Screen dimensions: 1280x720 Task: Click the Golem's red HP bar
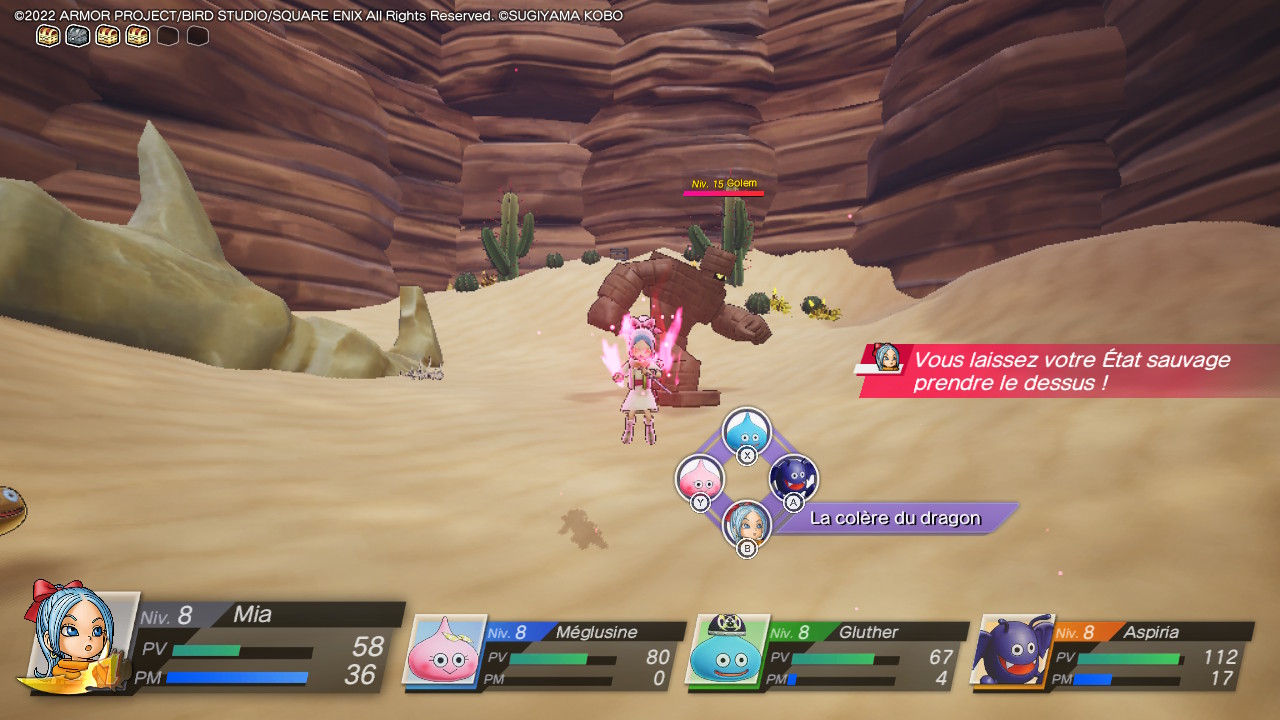[x=723, y=194]
